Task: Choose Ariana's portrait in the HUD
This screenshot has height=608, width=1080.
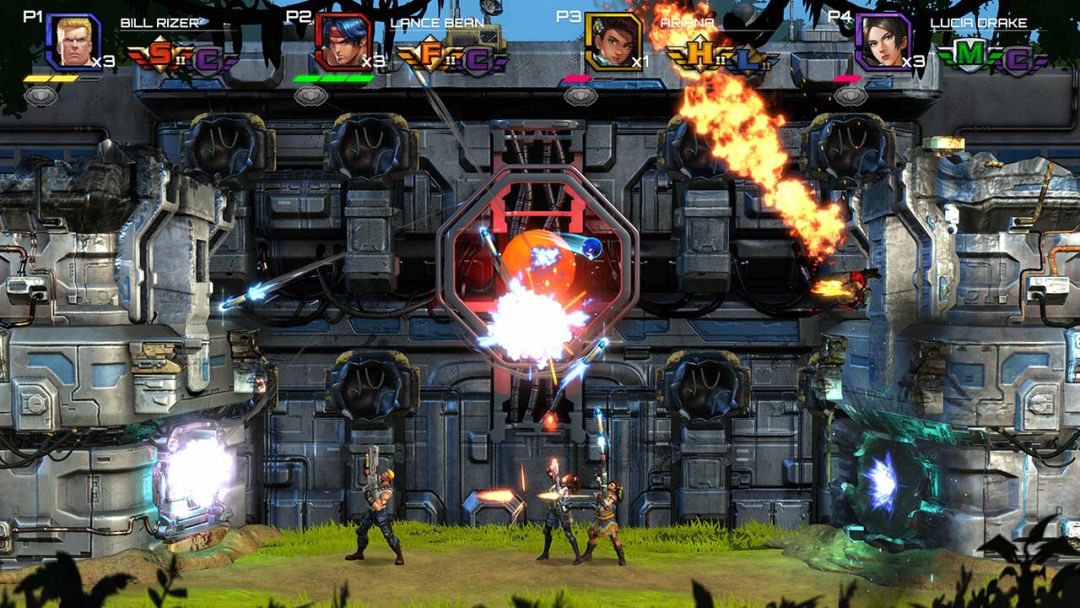Action: click(613, 41)
